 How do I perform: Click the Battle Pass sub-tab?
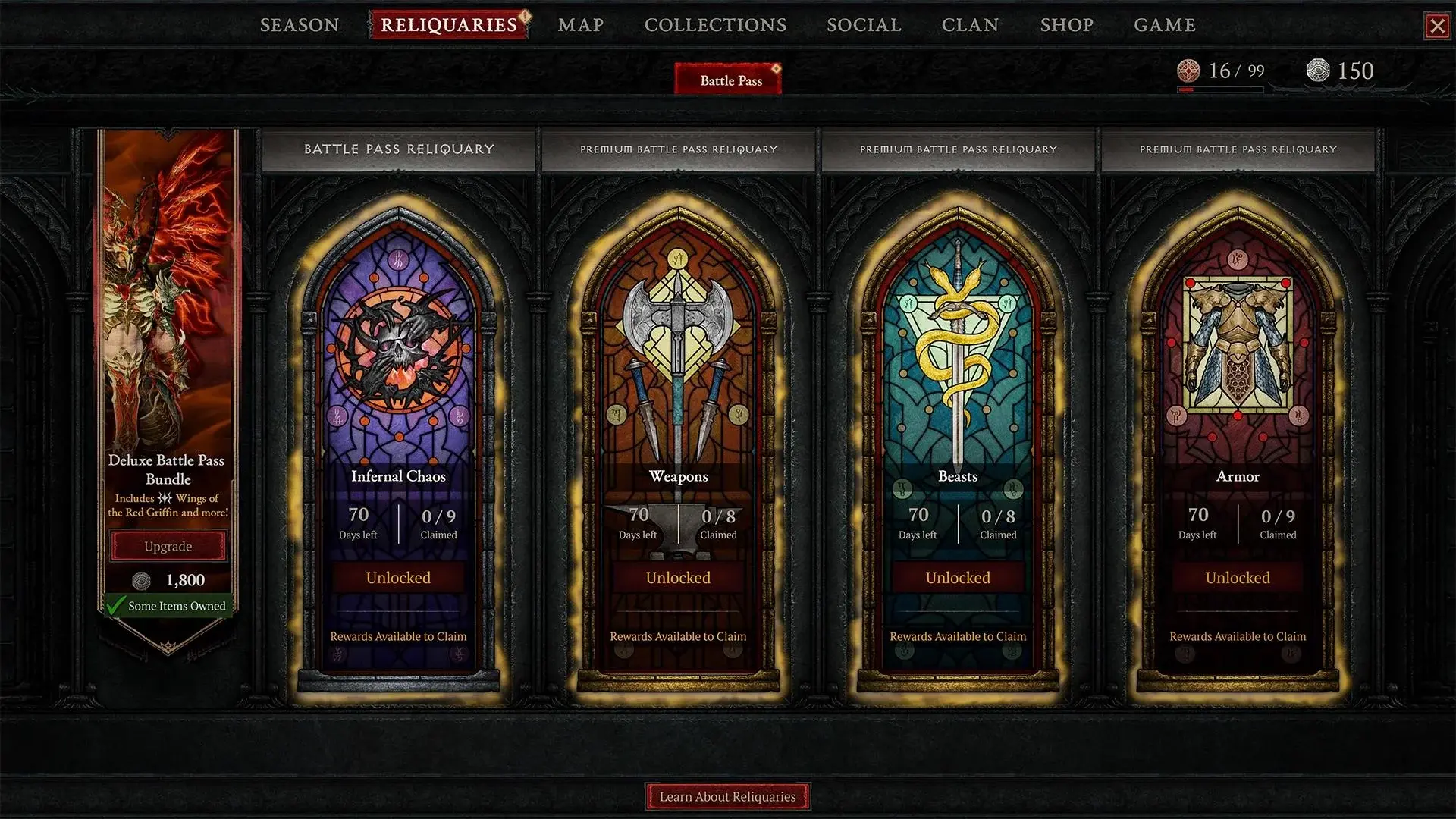(x=730, y=80)
